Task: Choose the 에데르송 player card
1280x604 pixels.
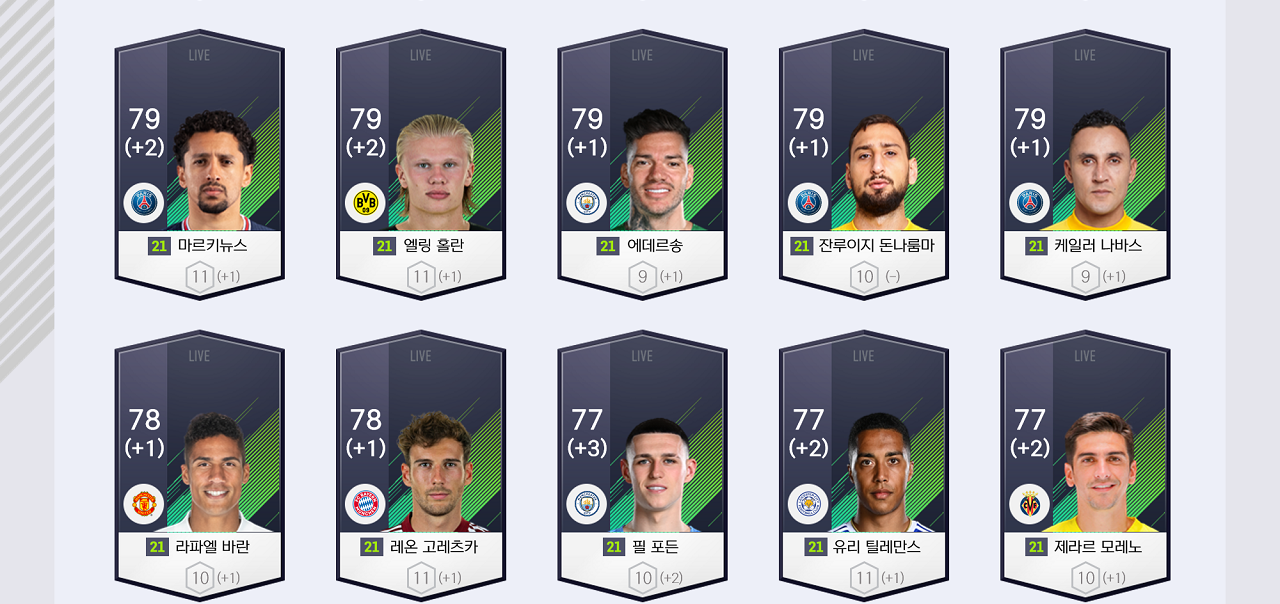Action: click(x=642, y=165)
